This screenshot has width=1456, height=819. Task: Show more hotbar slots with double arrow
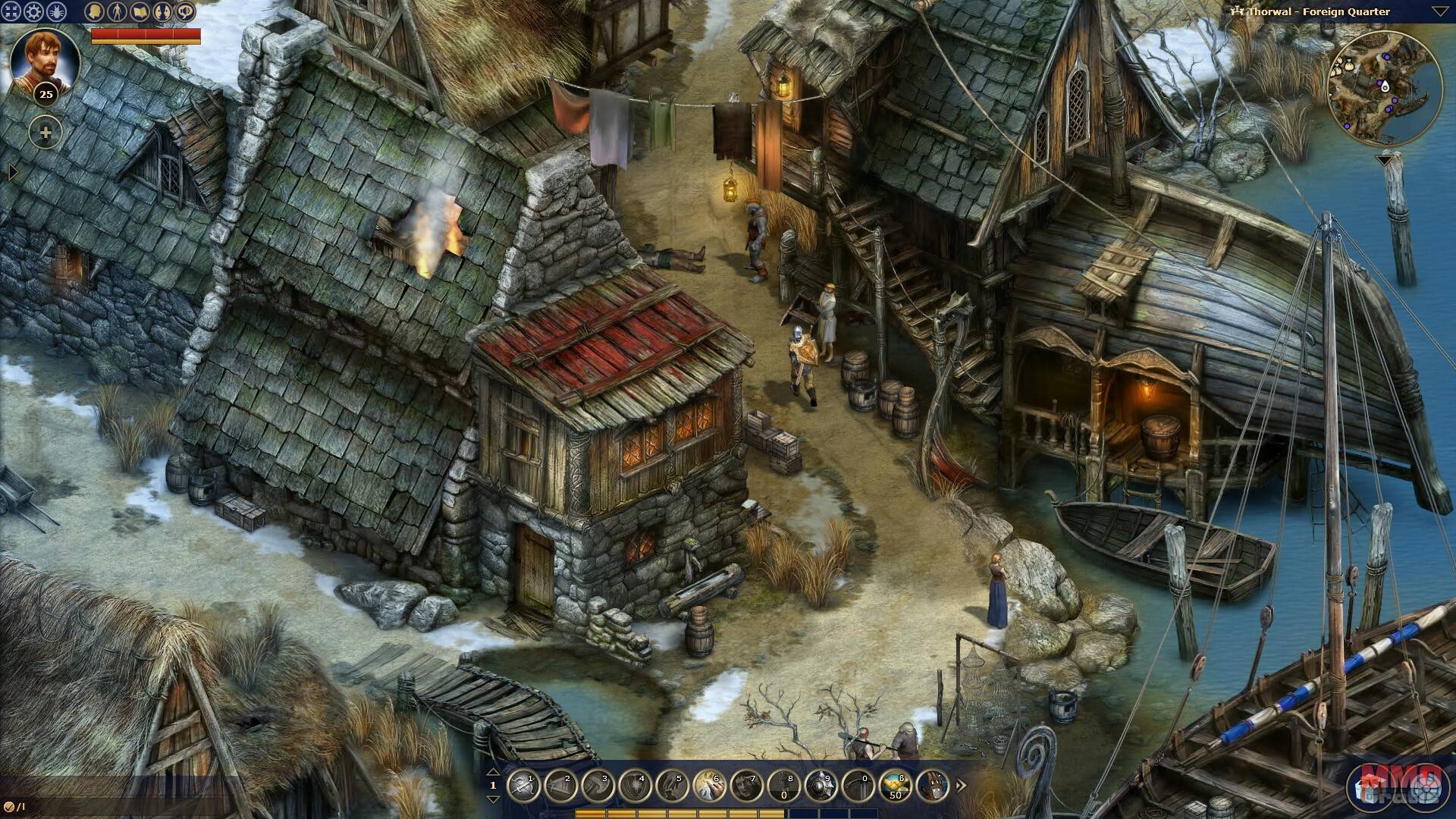[962, 786]
